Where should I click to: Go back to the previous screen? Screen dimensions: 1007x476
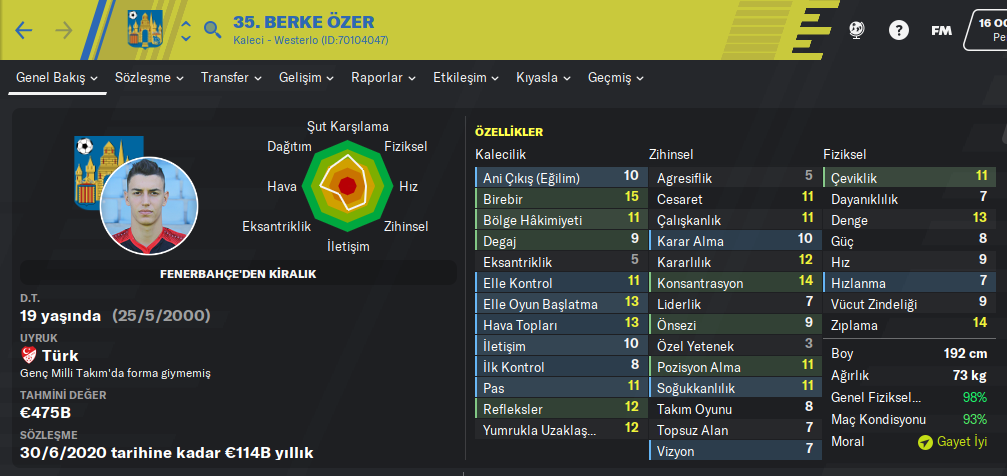[x=24, y=30]
